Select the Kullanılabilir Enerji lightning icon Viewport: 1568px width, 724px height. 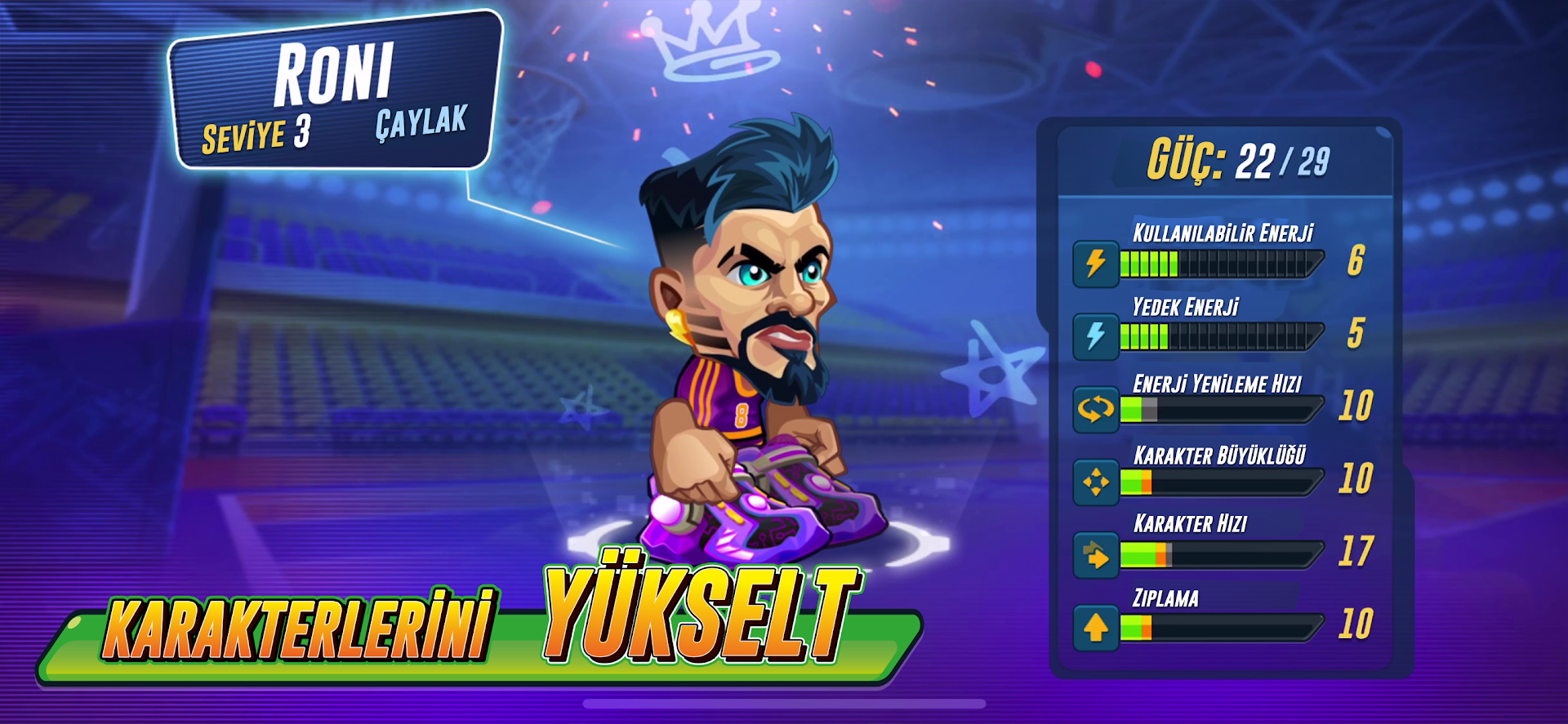1095,262
